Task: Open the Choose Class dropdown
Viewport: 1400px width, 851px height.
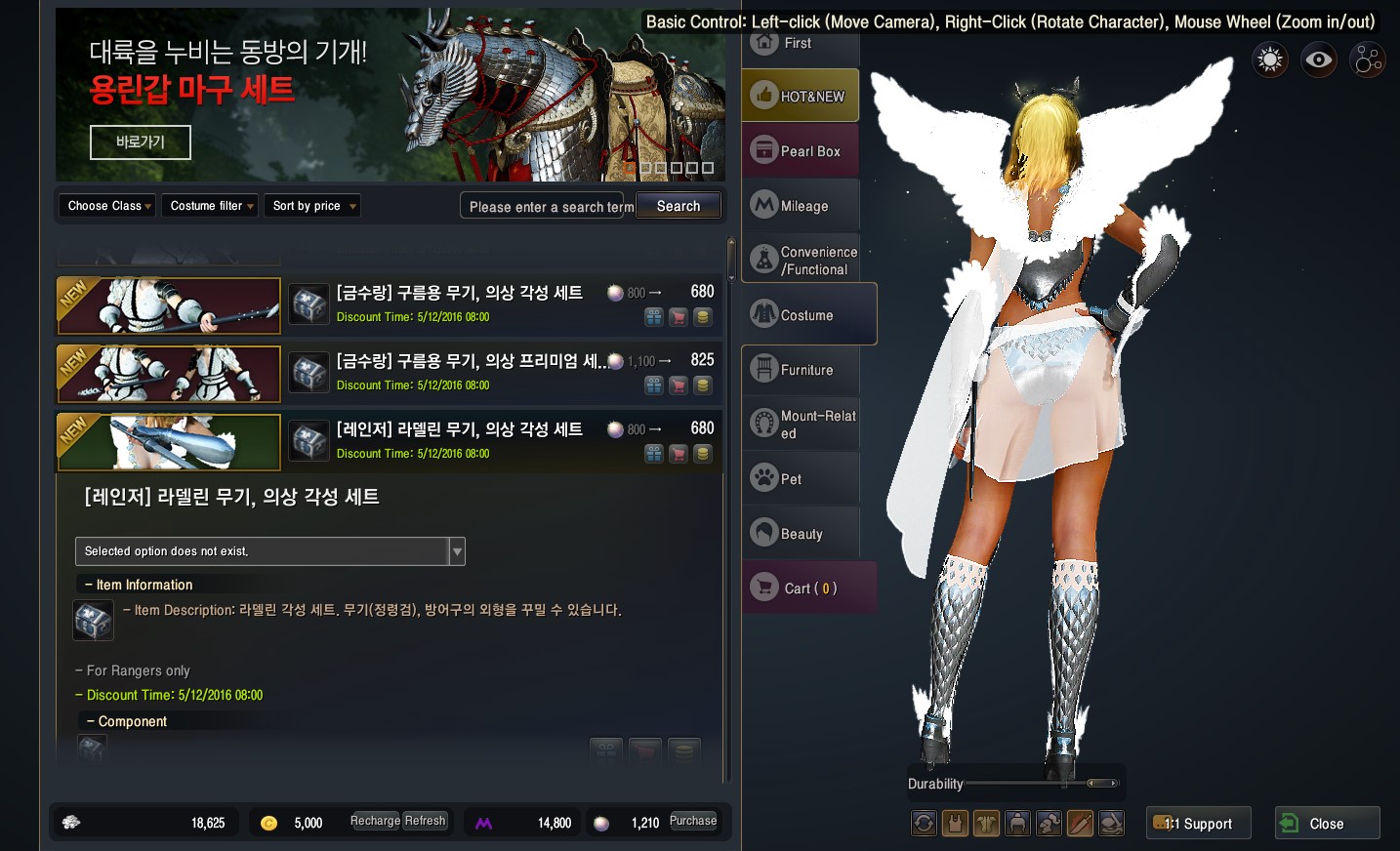Action: (x=108, y=206)
